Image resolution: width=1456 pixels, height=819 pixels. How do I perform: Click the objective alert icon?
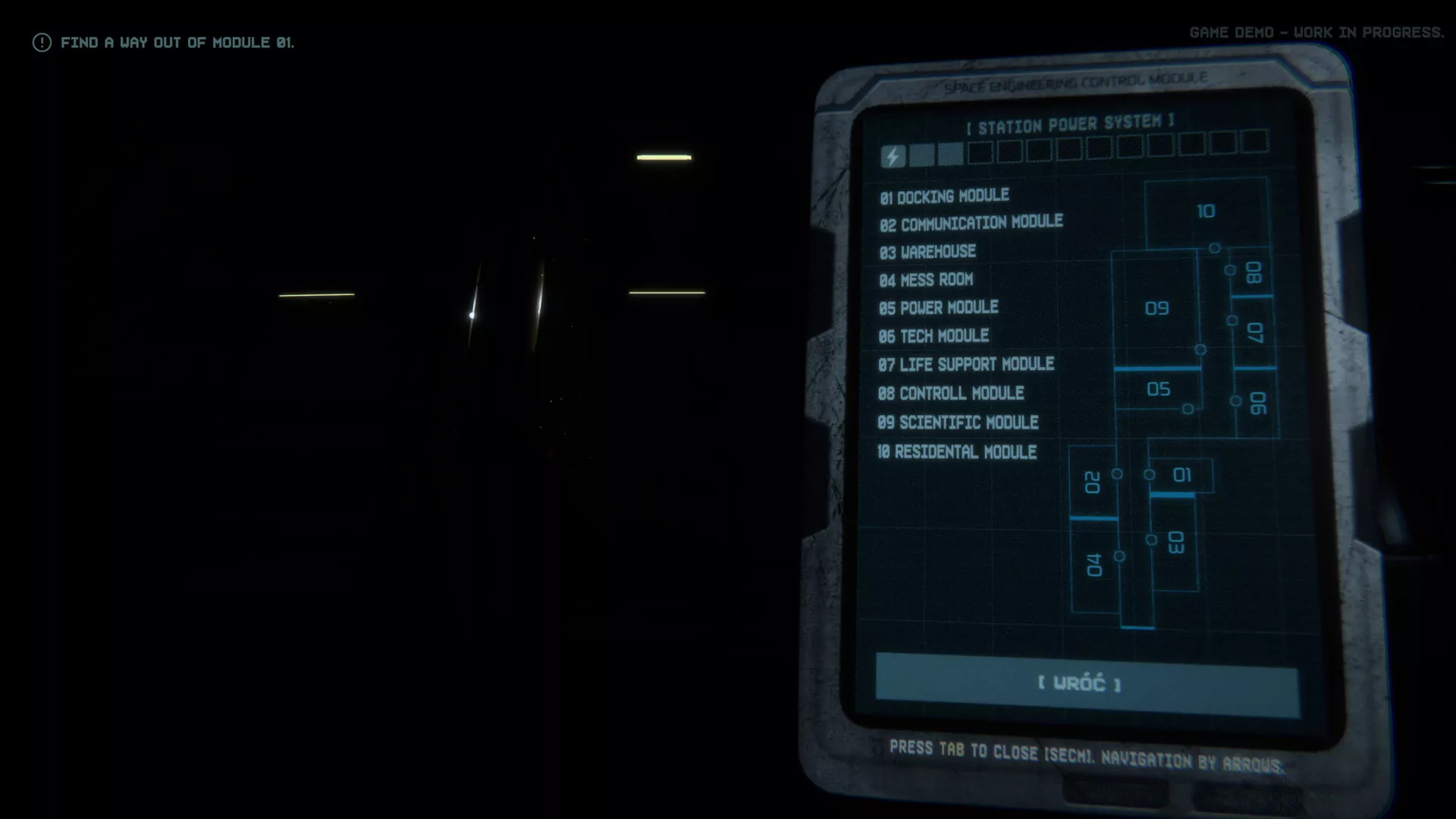(42, 42)
